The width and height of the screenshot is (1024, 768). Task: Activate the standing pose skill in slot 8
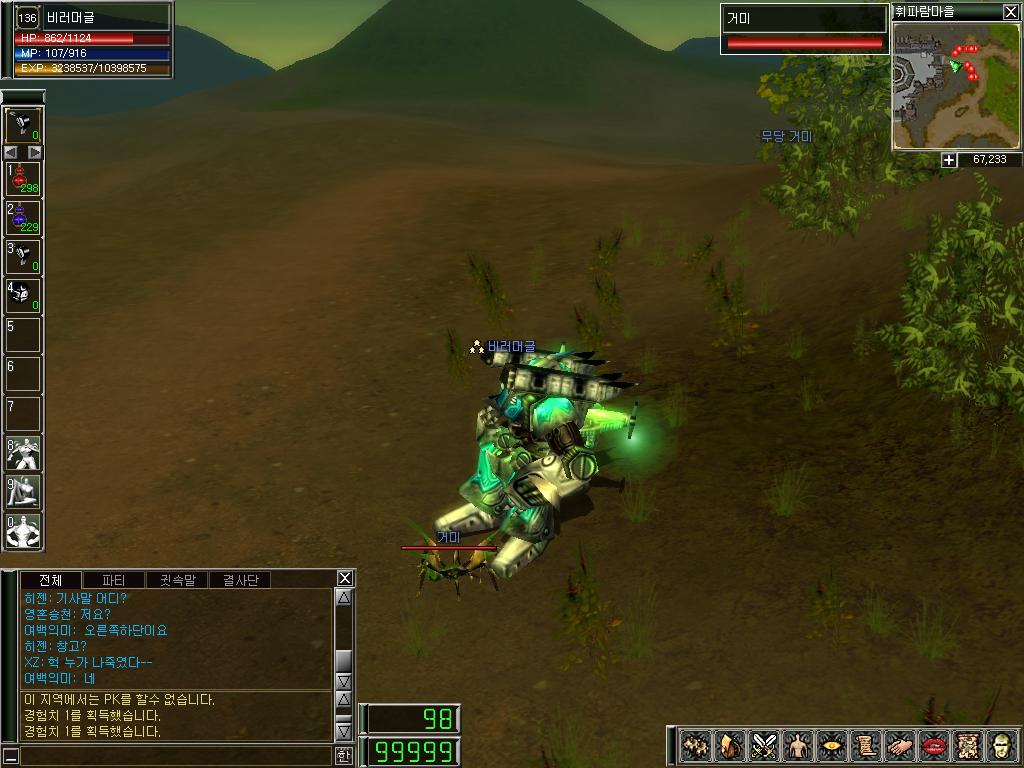[x=23, y=452]
